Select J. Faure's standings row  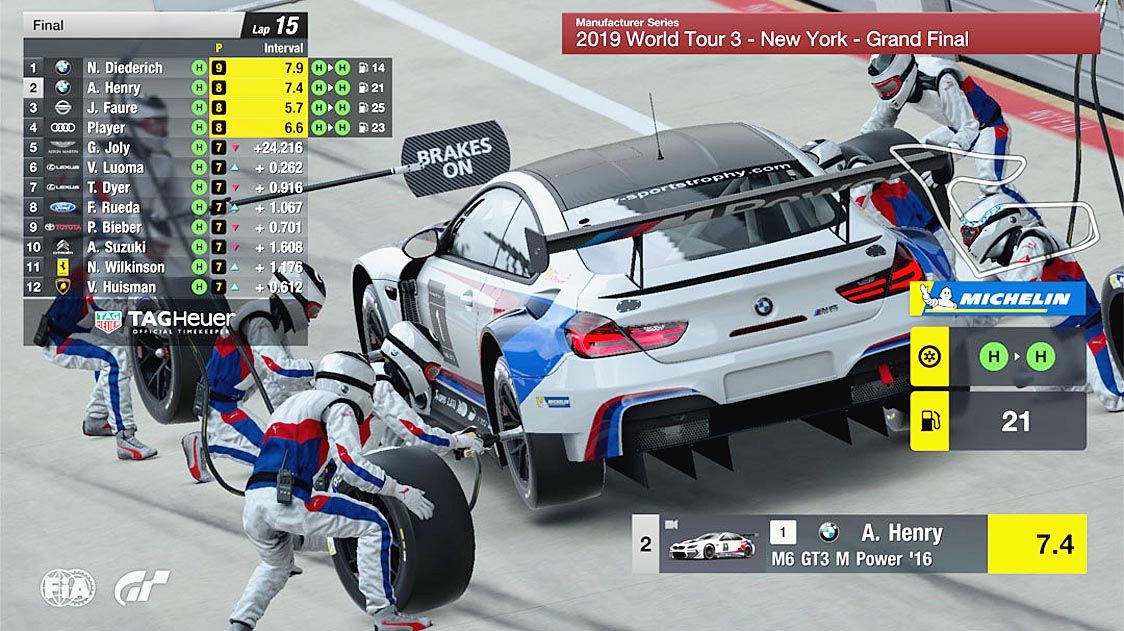click(111, 108)
